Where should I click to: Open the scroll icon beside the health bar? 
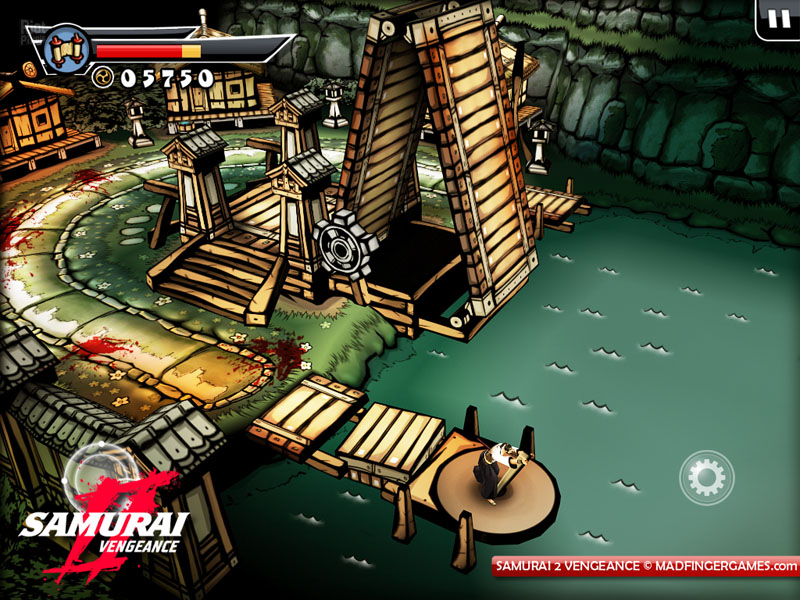67,47
